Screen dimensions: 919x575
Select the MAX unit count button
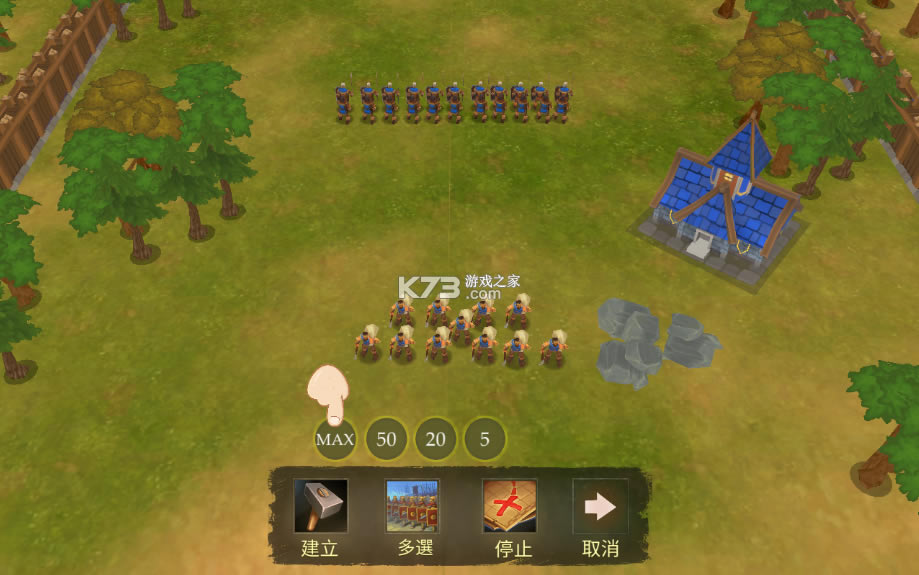tap(335, 439)
